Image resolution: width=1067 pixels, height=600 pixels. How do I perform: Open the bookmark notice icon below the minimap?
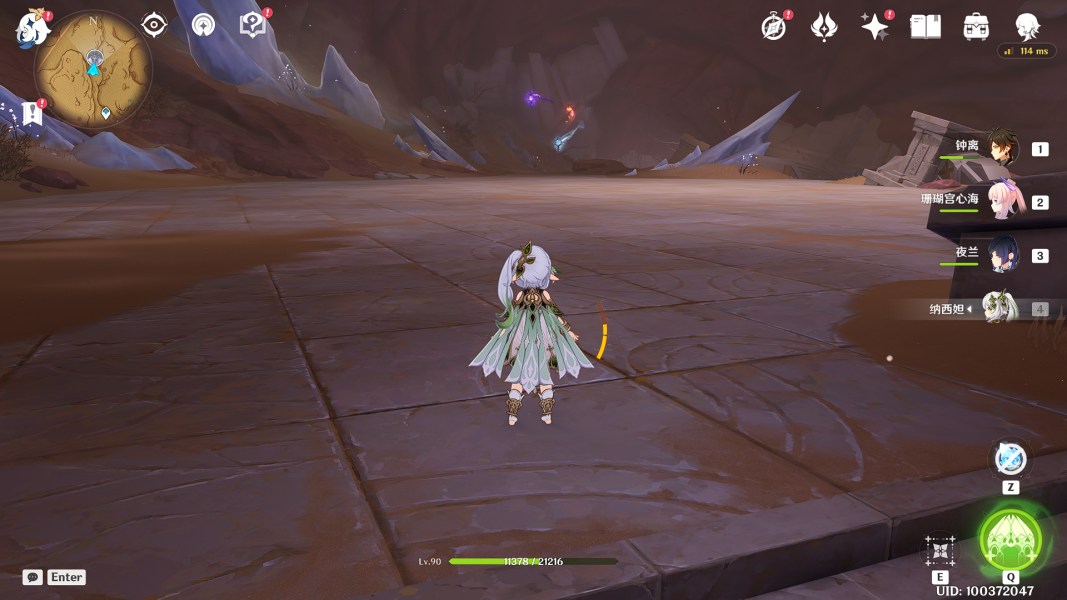click(32, 113)
